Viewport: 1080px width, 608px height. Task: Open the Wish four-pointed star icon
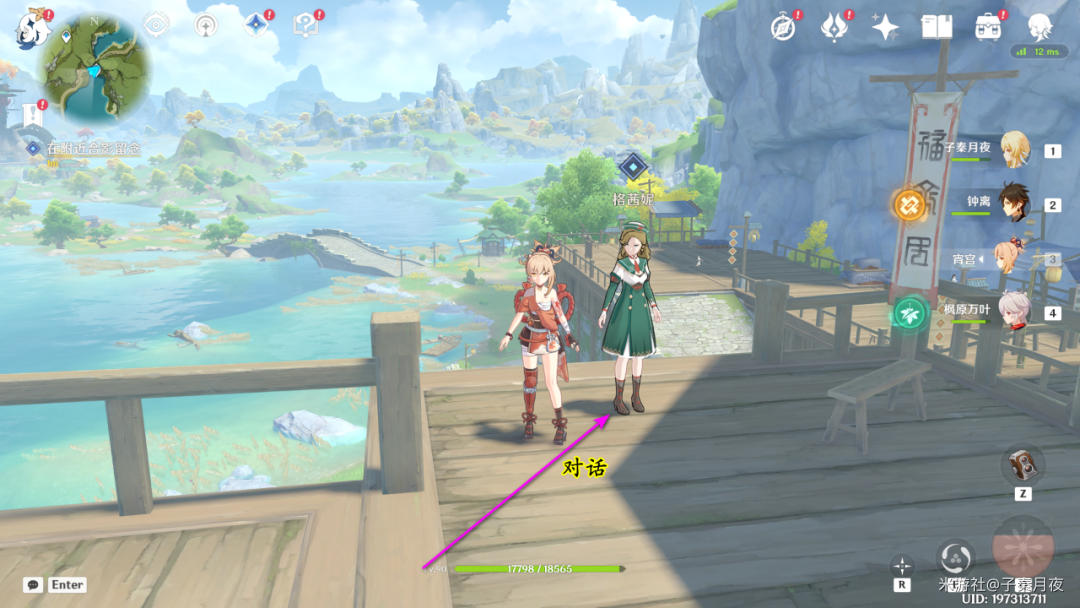[x=885, y=27]
